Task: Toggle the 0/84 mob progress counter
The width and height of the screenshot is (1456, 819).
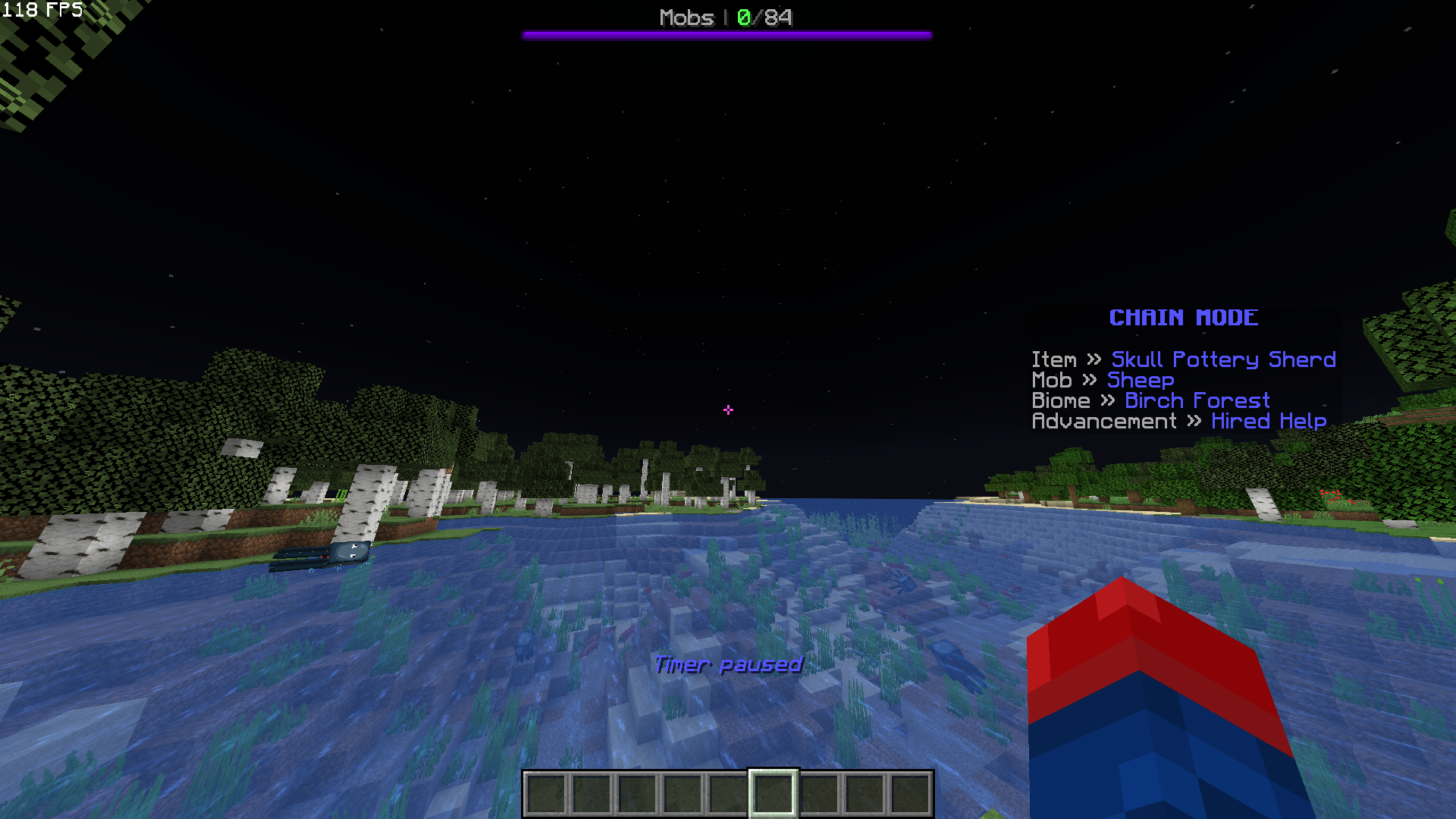Action: click(763, 17)
